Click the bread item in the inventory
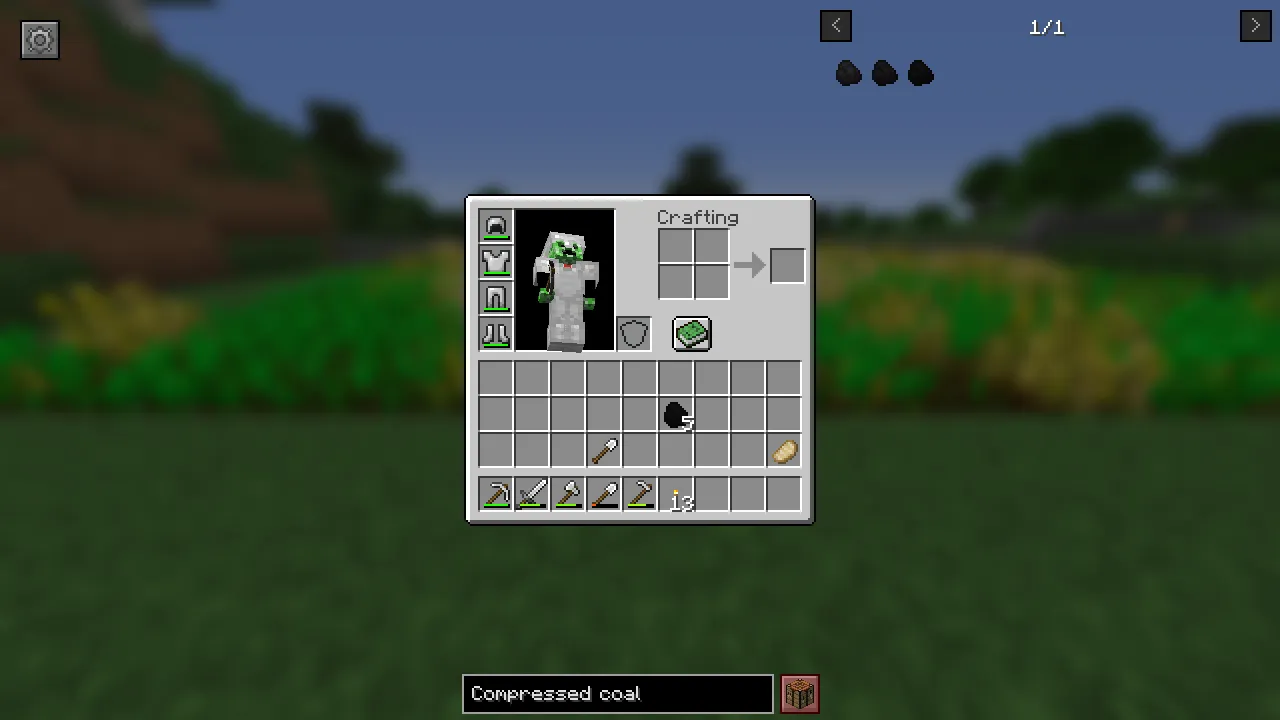Viewport: 1280px width, 720px height. point(784,451)
